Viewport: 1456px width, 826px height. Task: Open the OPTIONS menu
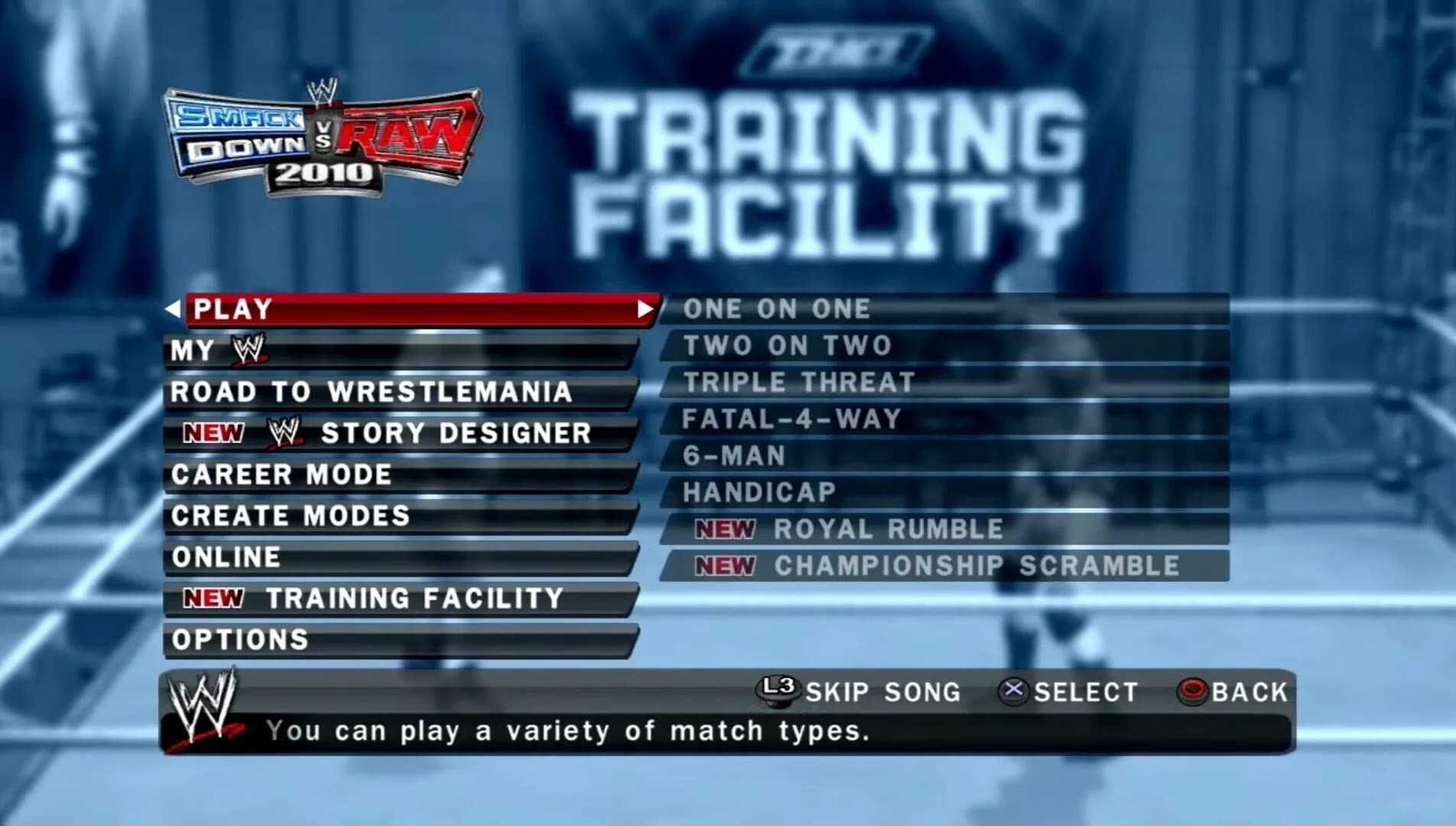239,639
